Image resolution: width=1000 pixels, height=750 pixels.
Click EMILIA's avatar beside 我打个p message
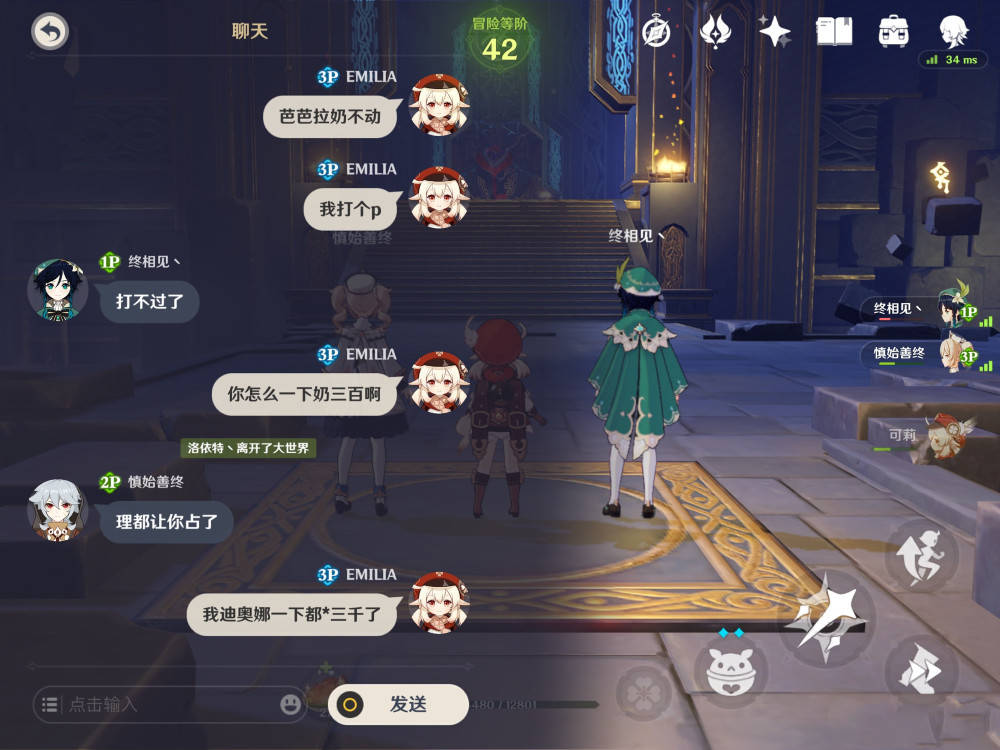click(440, 197)
